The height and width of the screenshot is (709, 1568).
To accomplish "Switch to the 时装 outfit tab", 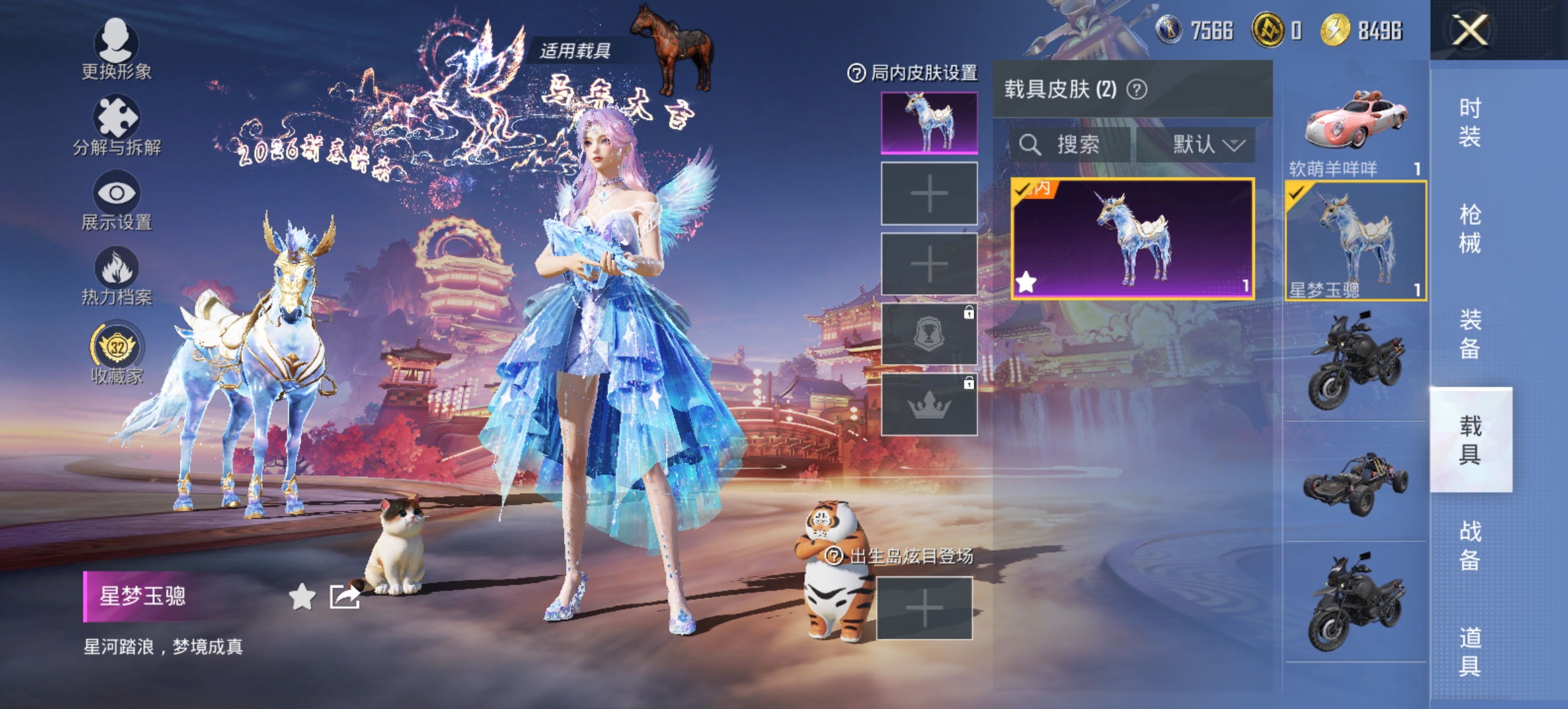I will 1470,122.
